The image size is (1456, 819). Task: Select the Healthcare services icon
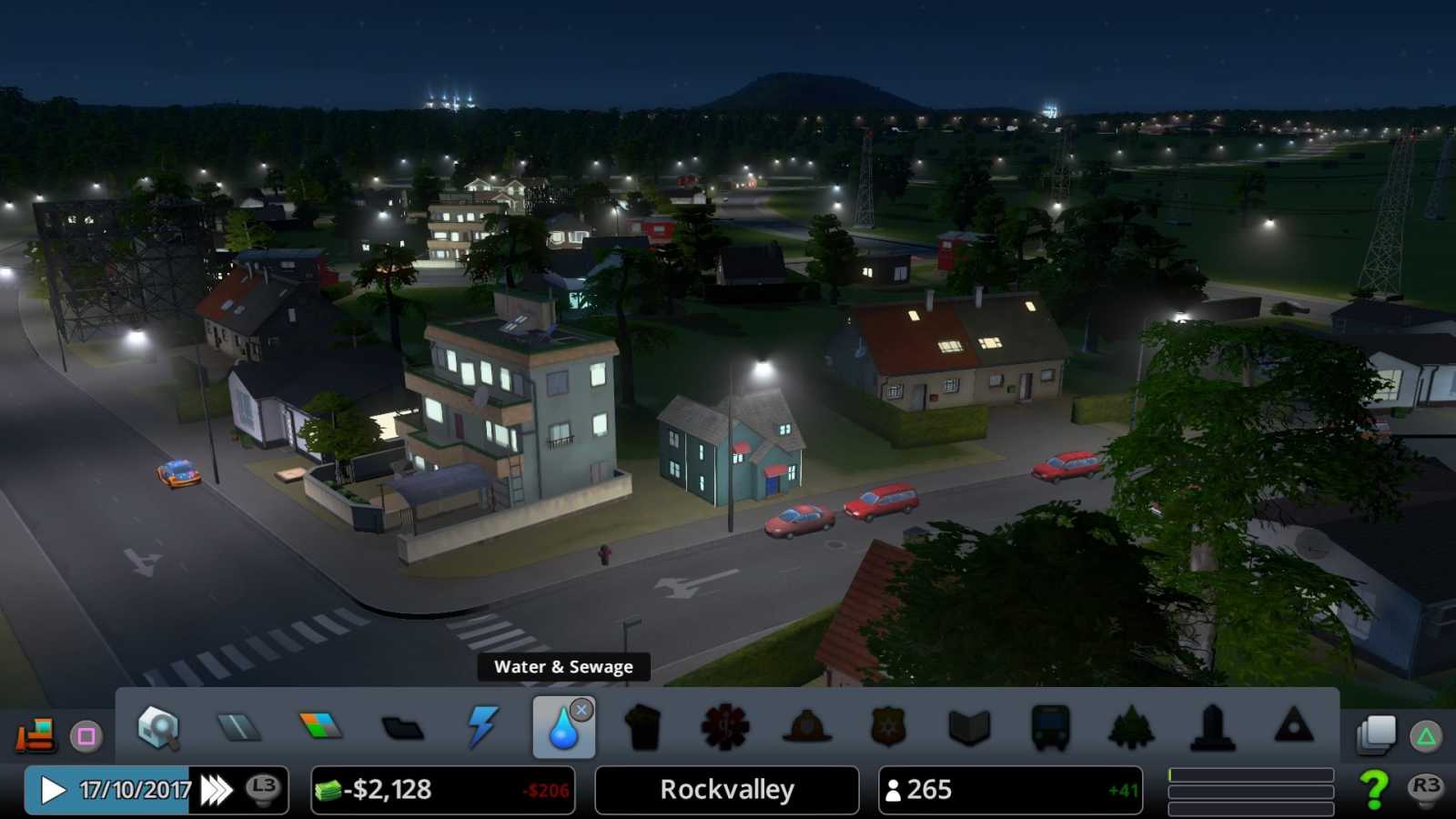coord(725,728)
